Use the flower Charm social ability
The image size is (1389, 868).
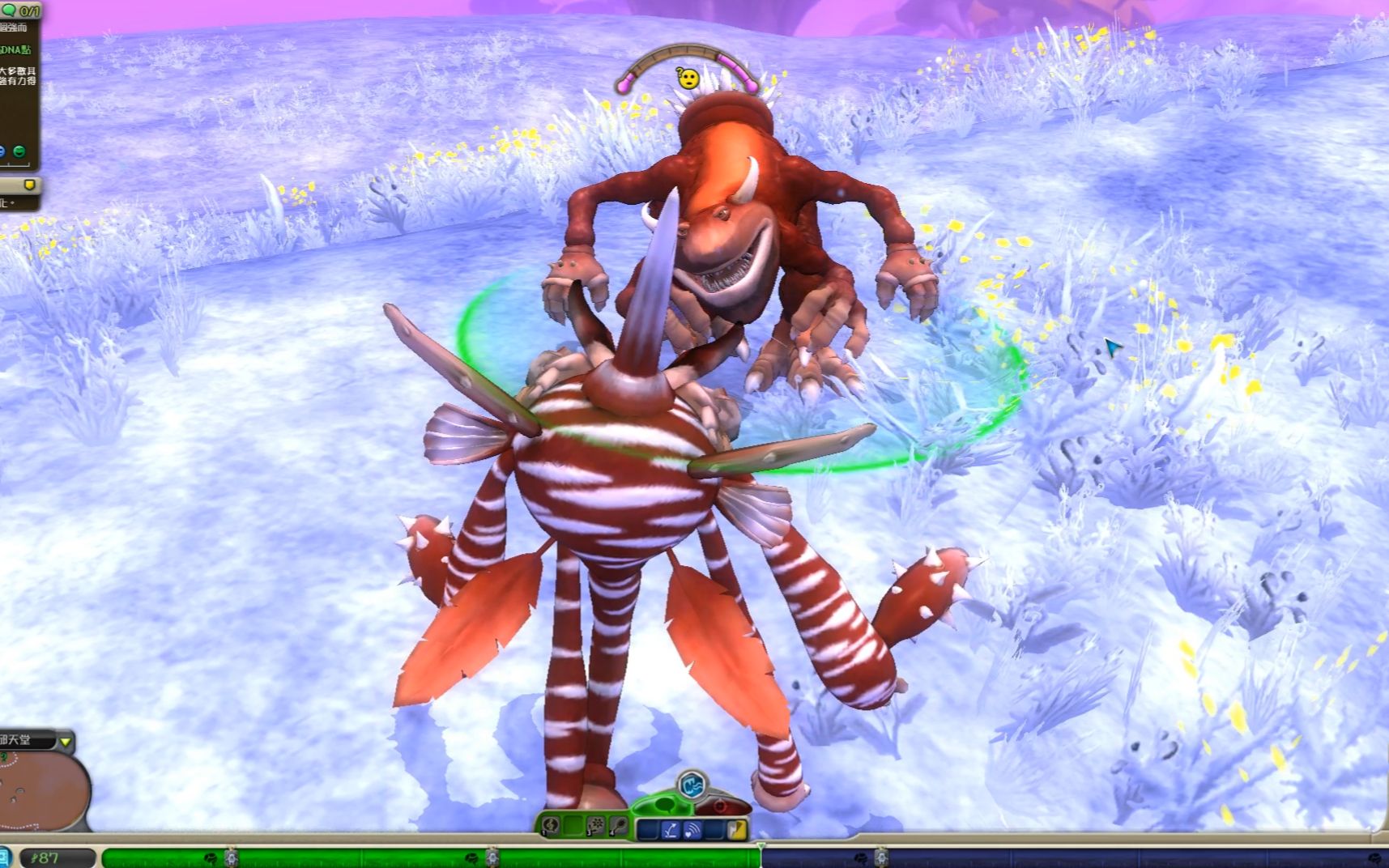tap(596, 827)
